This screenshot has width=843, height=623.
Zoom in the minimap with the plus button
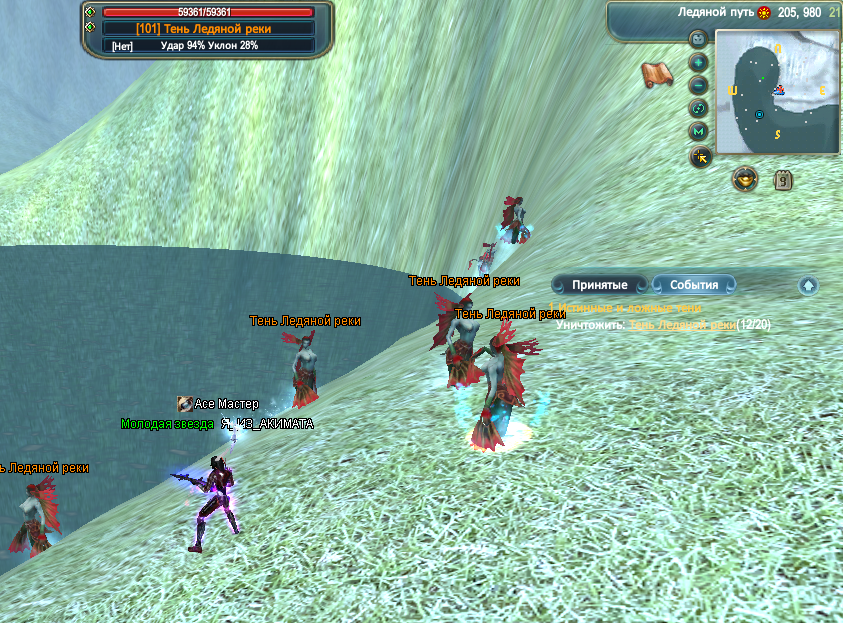[x=699, y=62]
